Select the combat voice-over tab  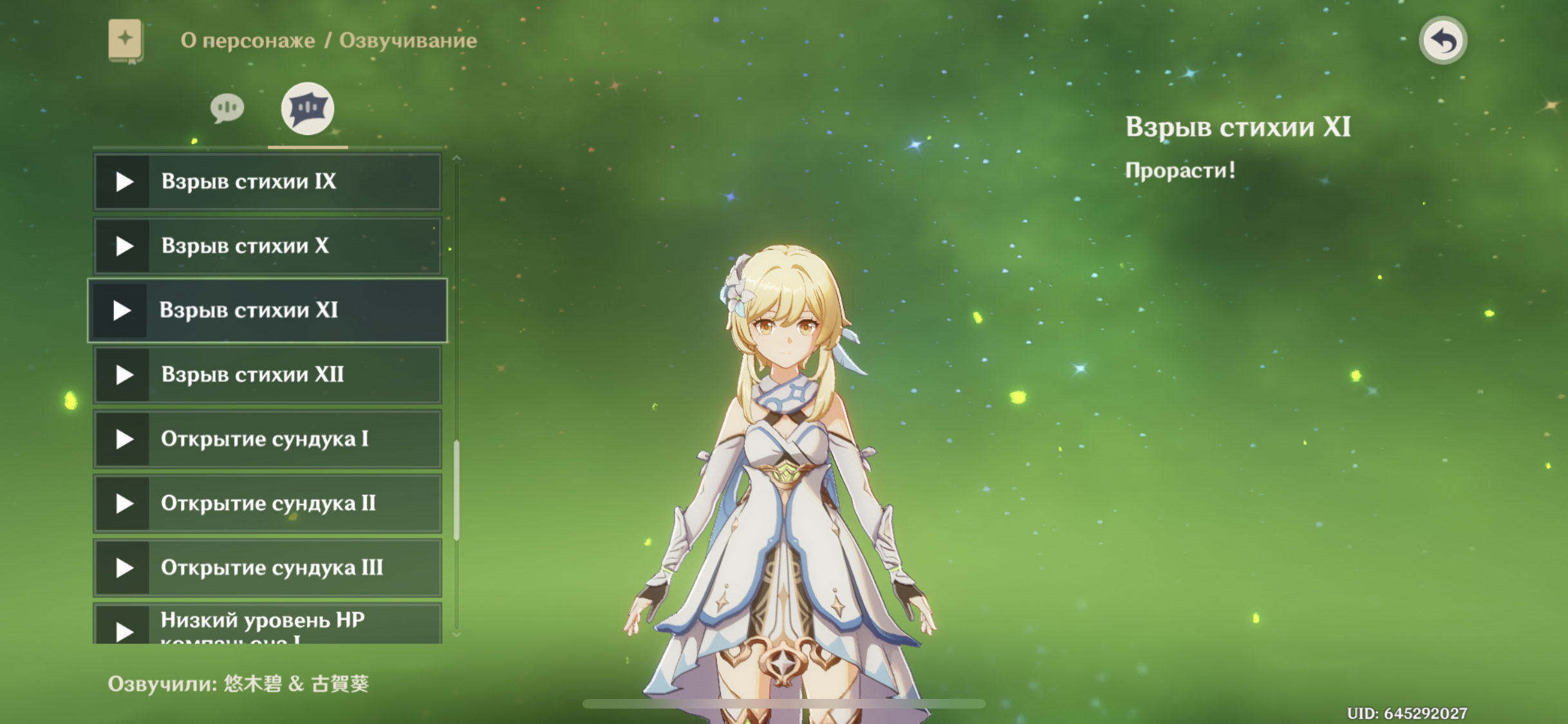tap(308, 108)
